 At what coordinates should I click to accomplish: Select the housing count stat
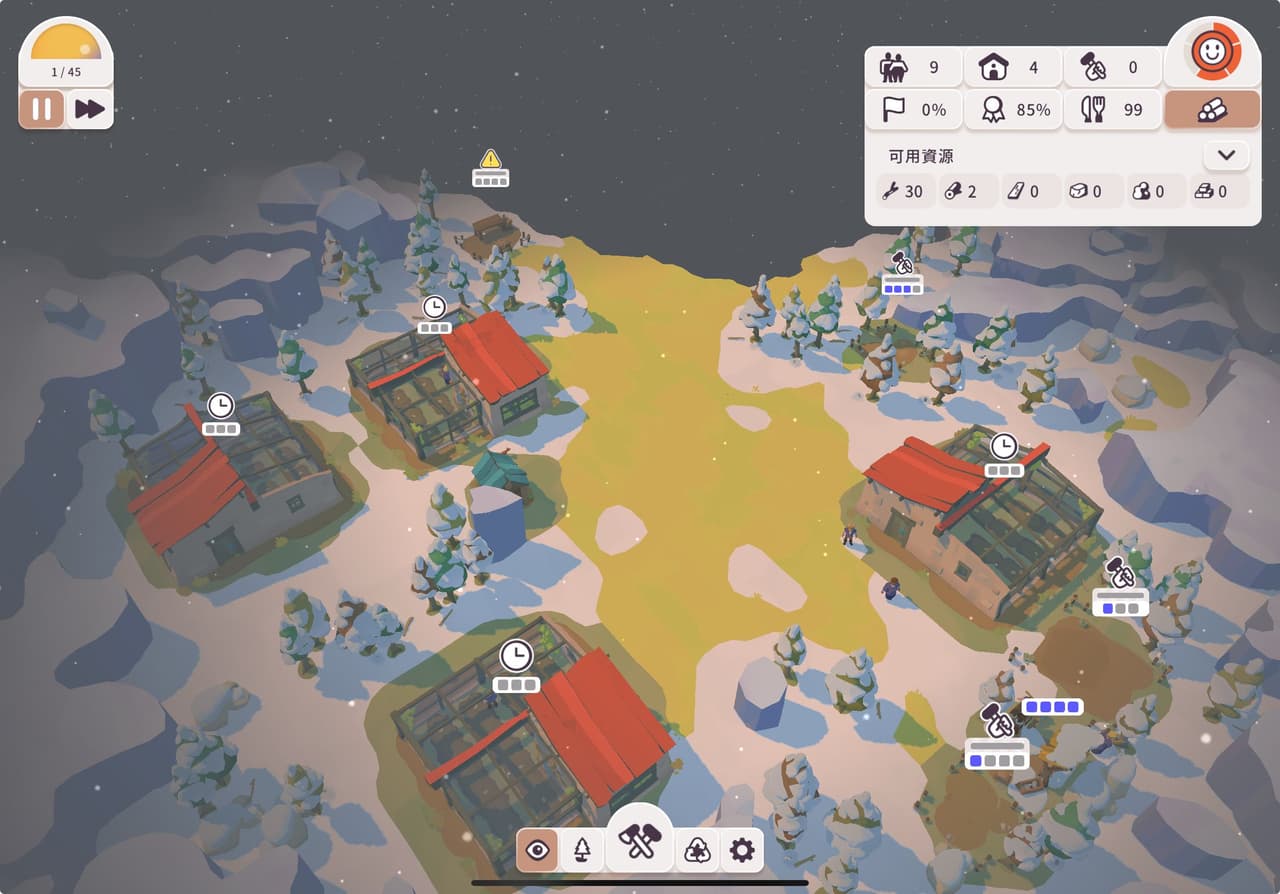[x=1012, y=68]
